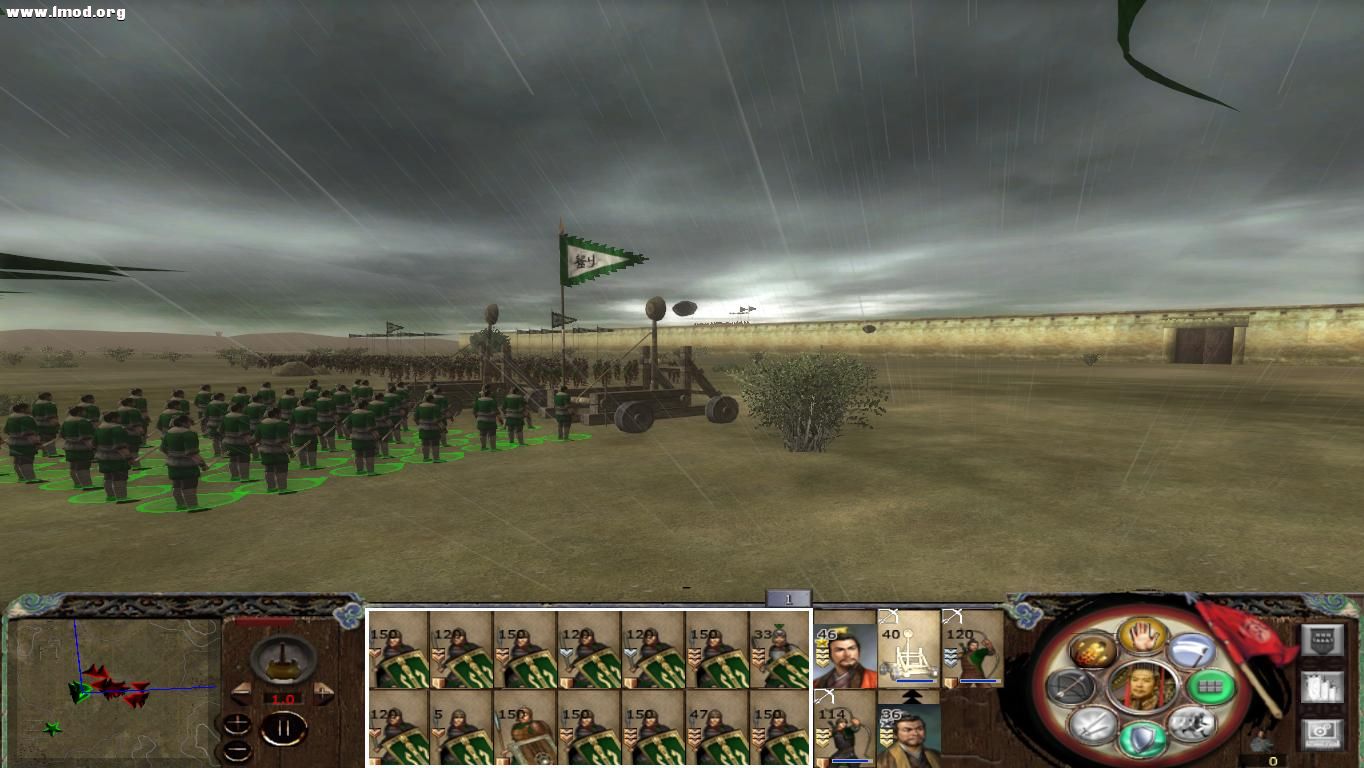Zoom in on the minimap with the plus button
Screen dimensions: 1364x768
click(x=237, y=725)
